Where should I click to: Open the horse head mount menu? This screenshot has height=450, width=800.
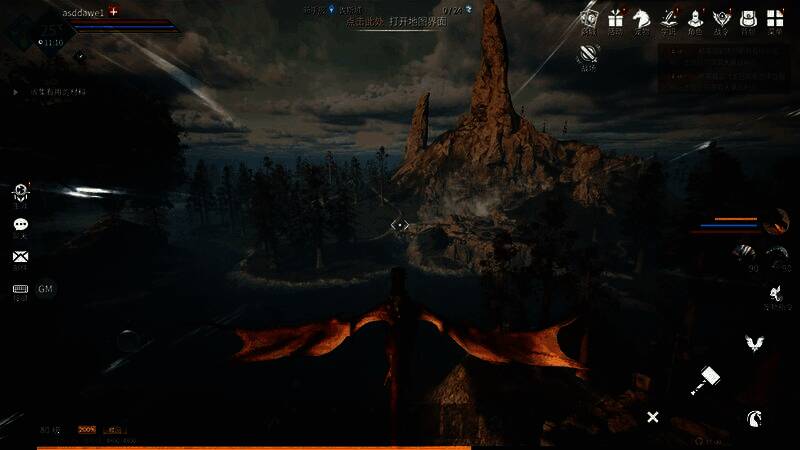pyautogui.click(x=641, y=18)
